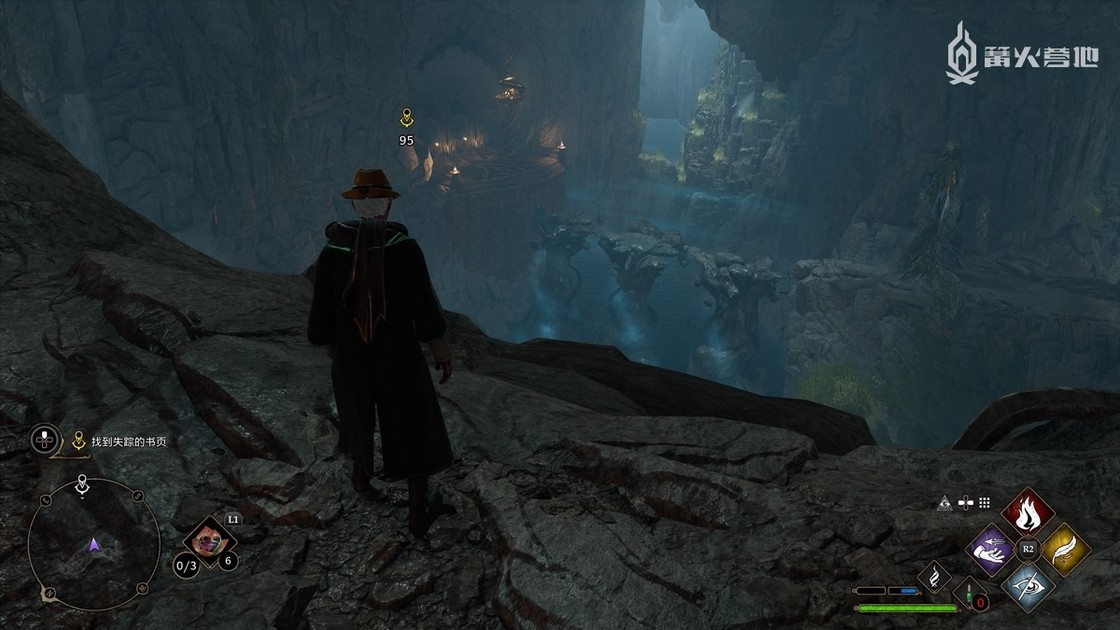The image size is (1120, 630).
Task: Cast the red Incendio fire spell
Action: point(1027,511)
